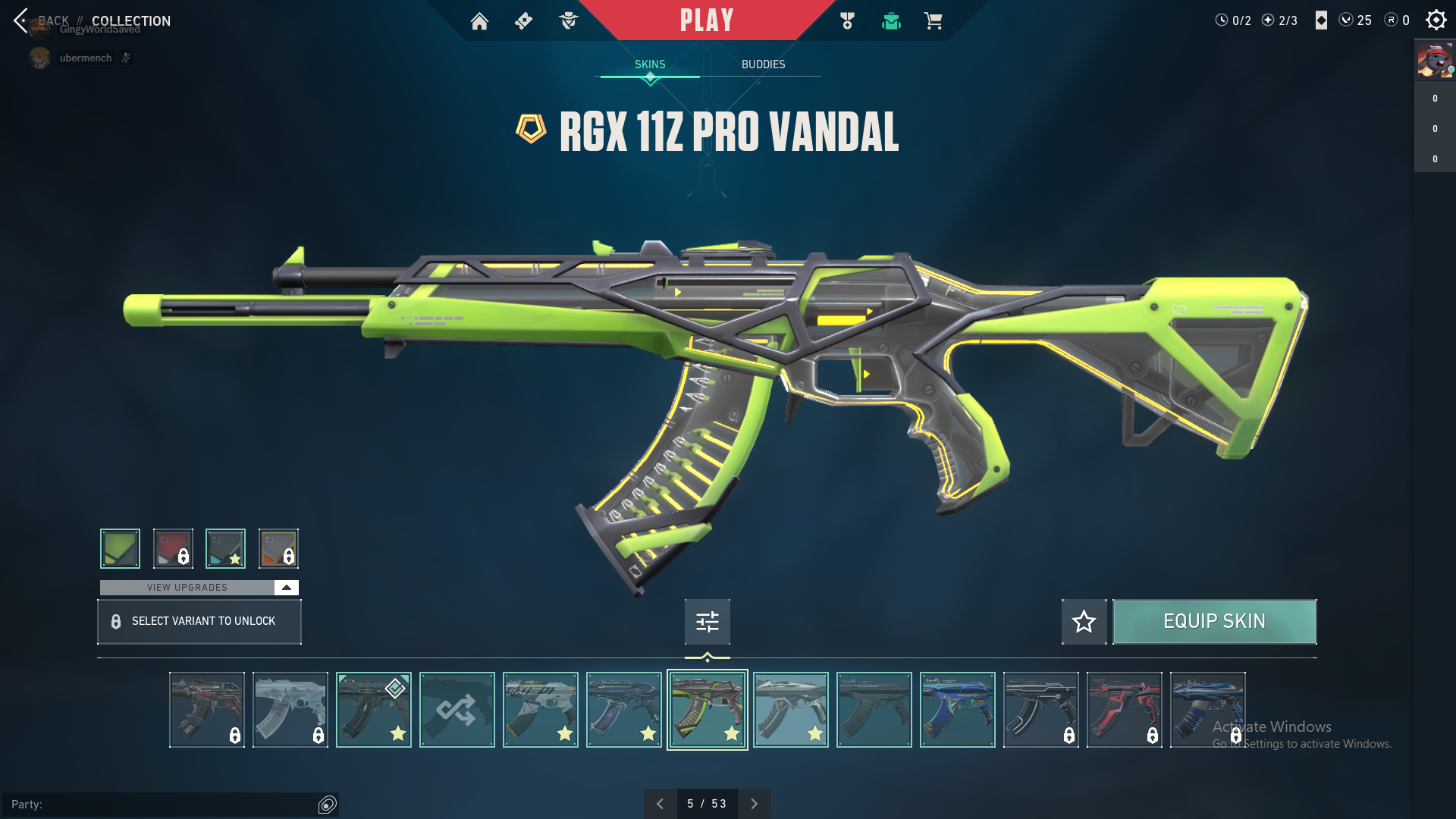Image resolution: width=1456 pixels, height=819 pixels.
Task: Favorite this skin with the star button
Action: 1084,622
